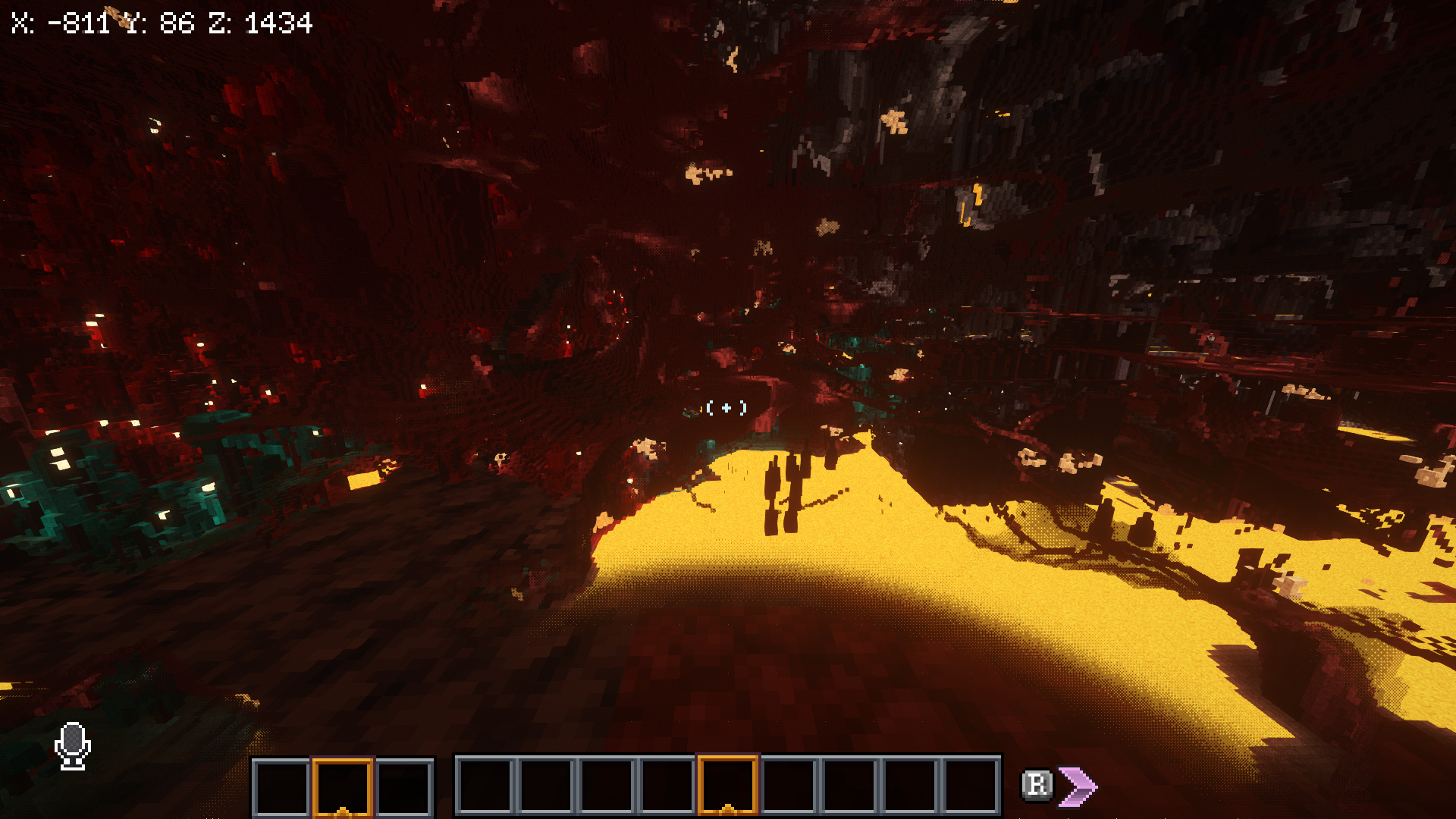Select the highlighted slot in the left three-slot bar

[x=342, y=786]
